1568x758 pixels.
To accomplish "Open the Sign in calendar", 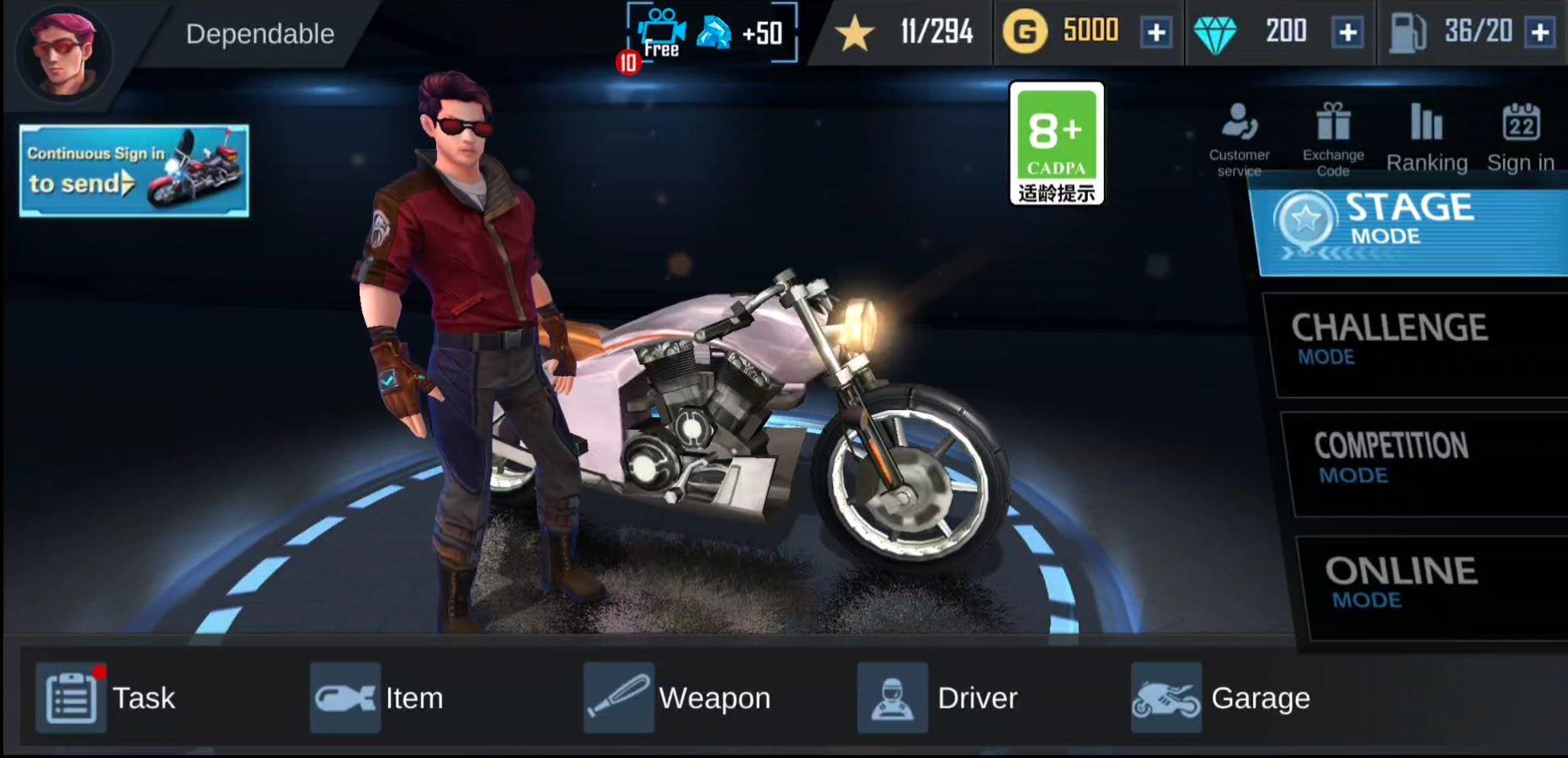I will point(1520,135).
